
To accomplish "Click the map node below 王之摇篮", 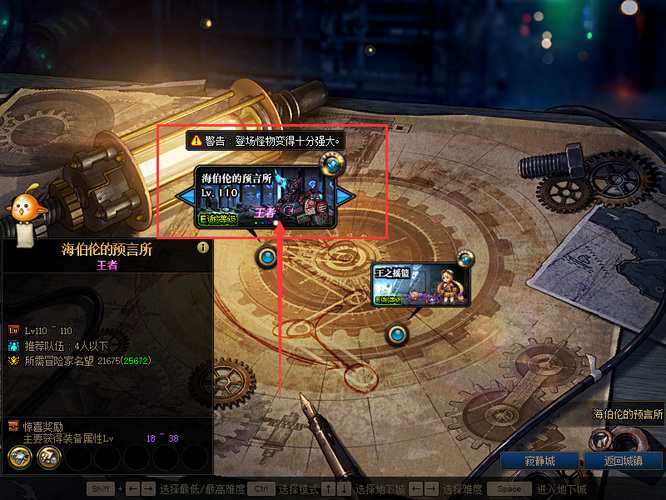I will click(397, 333).
